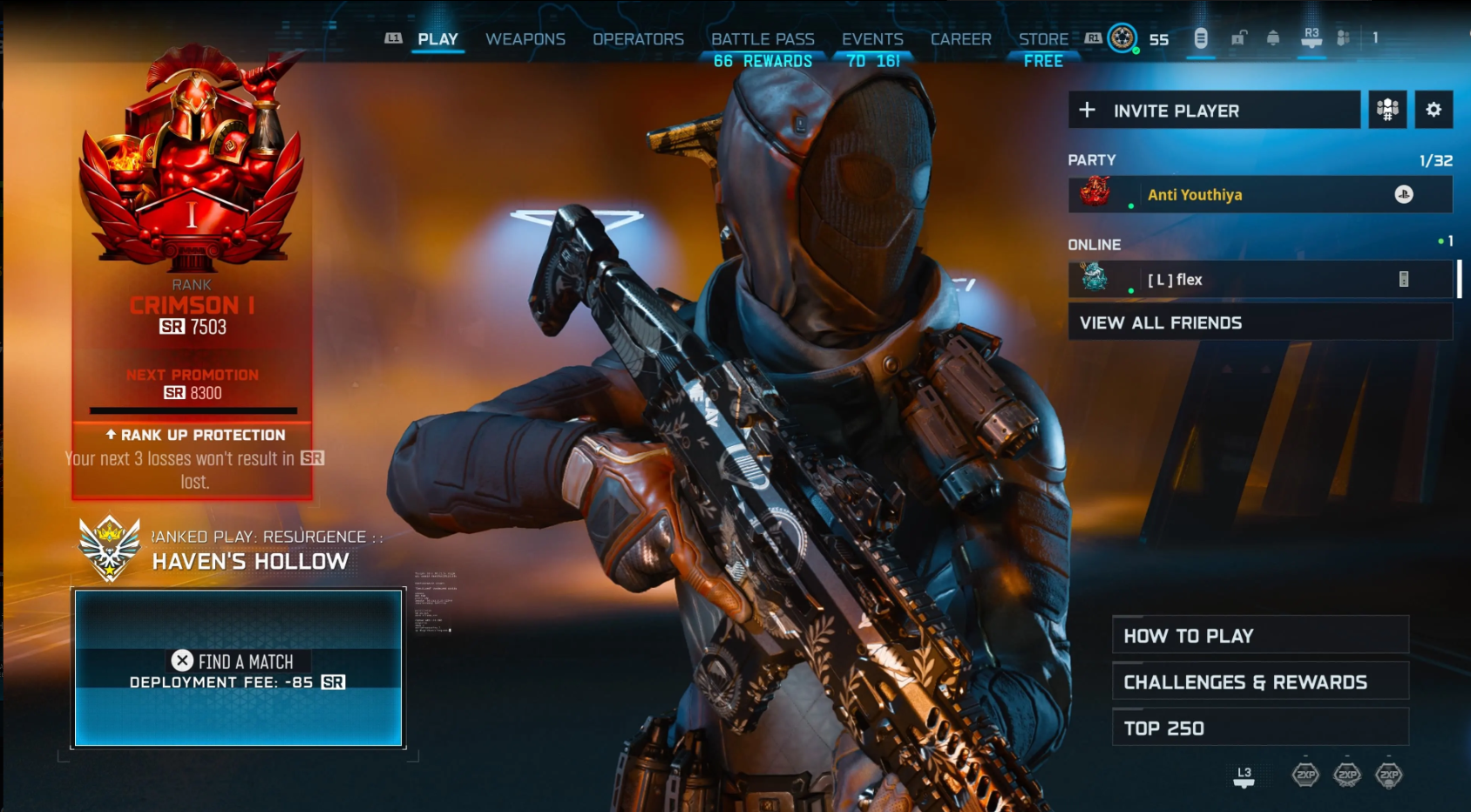This screenshot has width=1471, height=812.
Task: Open the OPERATORS menu
Action: tap(638, 39)
